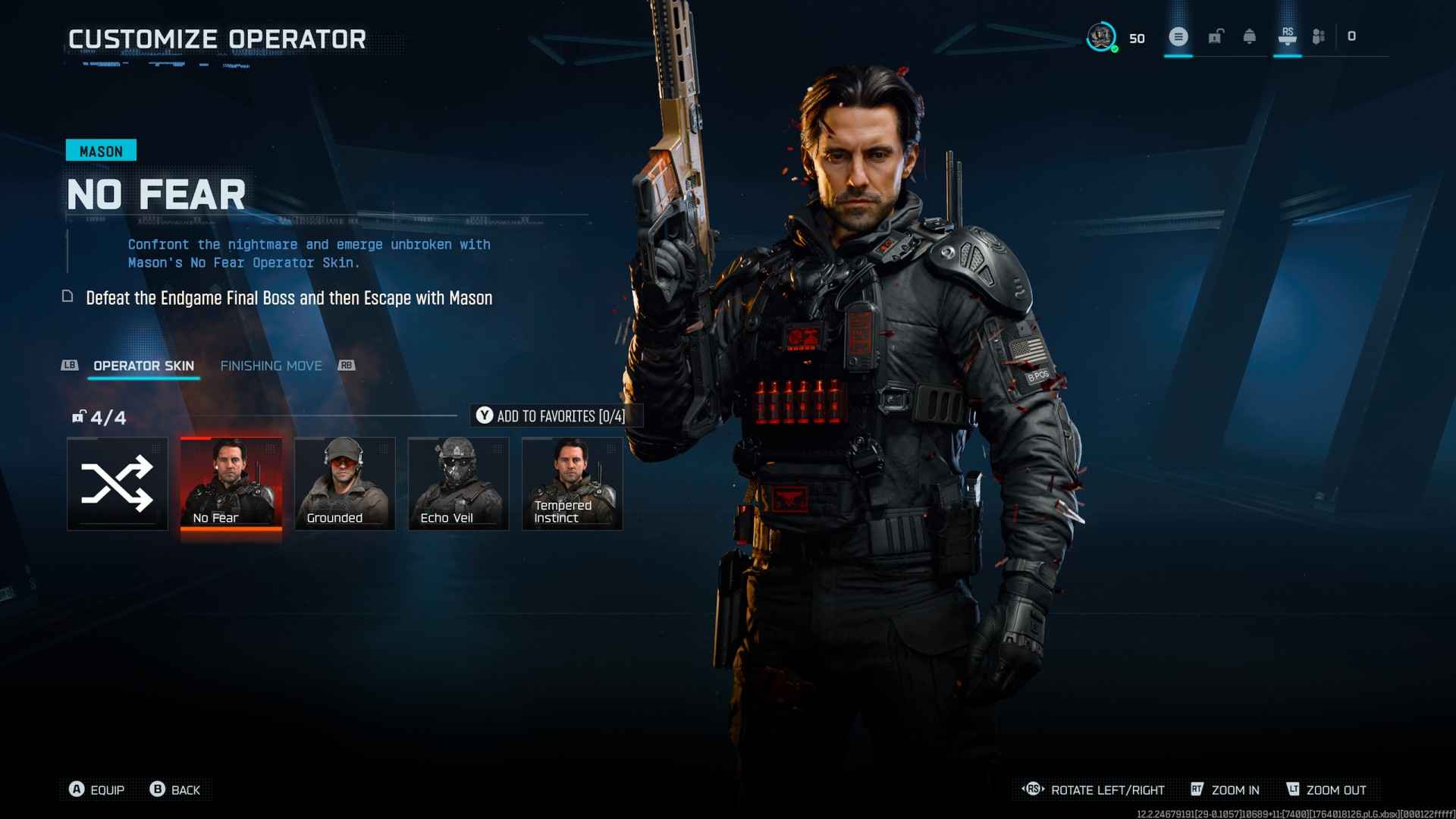This screenshot has width=1456, height=819.
Task: Check the notifications bell
Action: click(x=1250, y=36)
